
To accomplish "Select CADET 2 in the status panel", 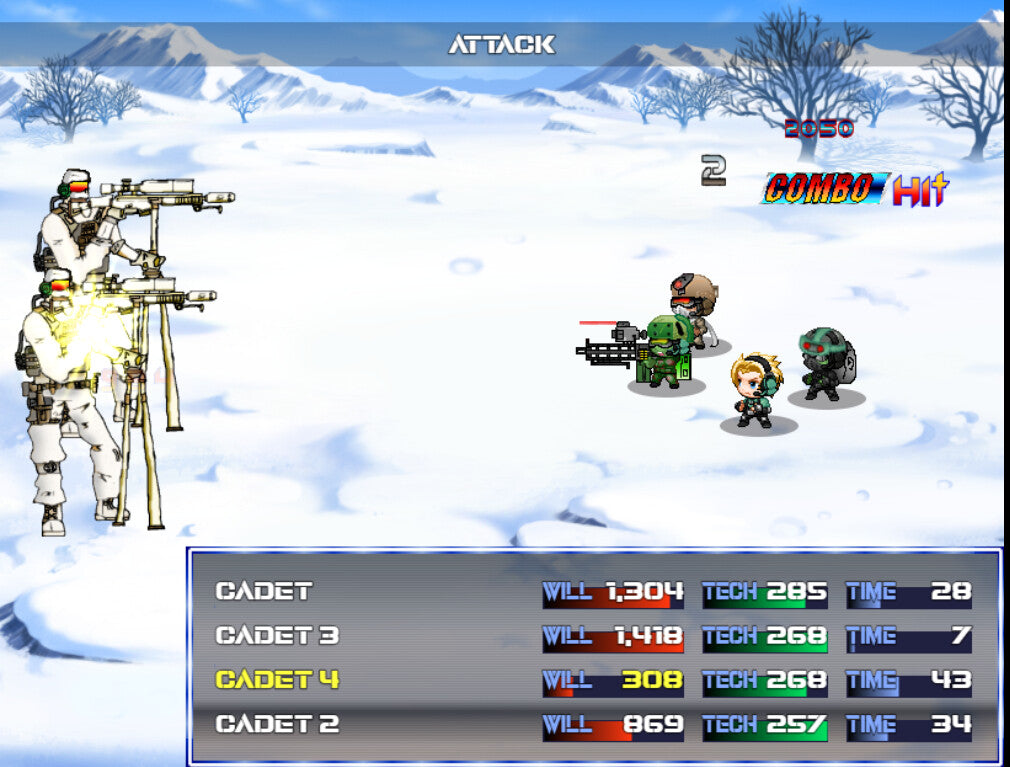I will tap(277, 724).
